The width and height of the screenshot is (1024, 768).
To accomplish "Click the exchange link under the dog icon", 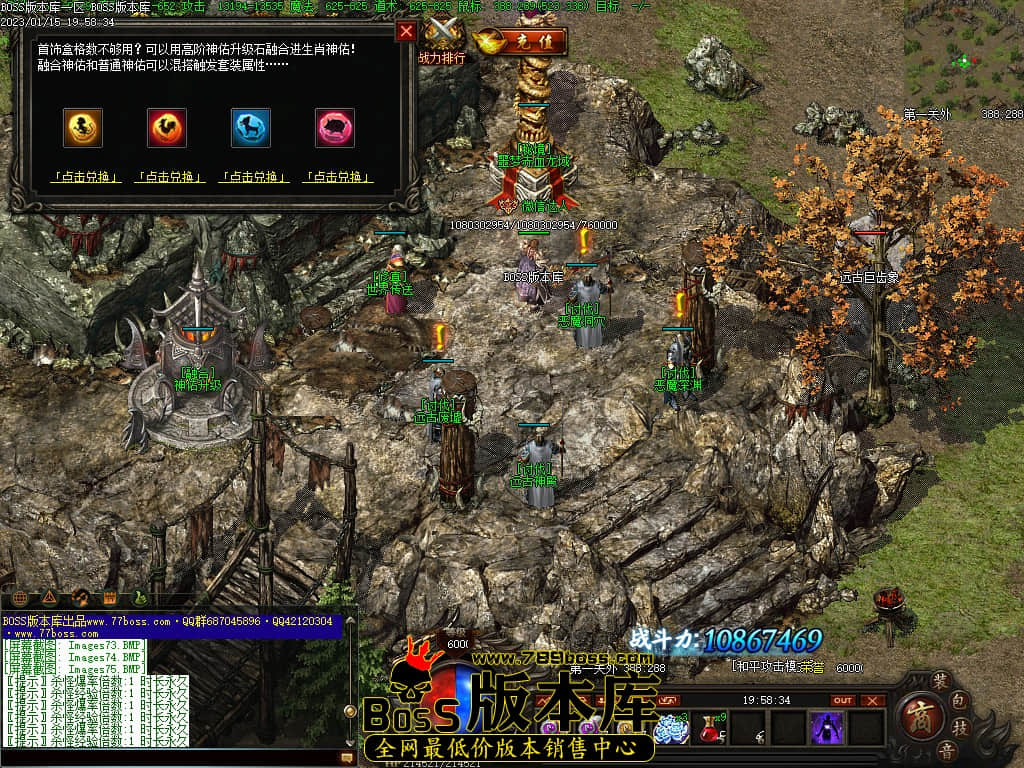I will pyautogui.click(x=253, y=177).
